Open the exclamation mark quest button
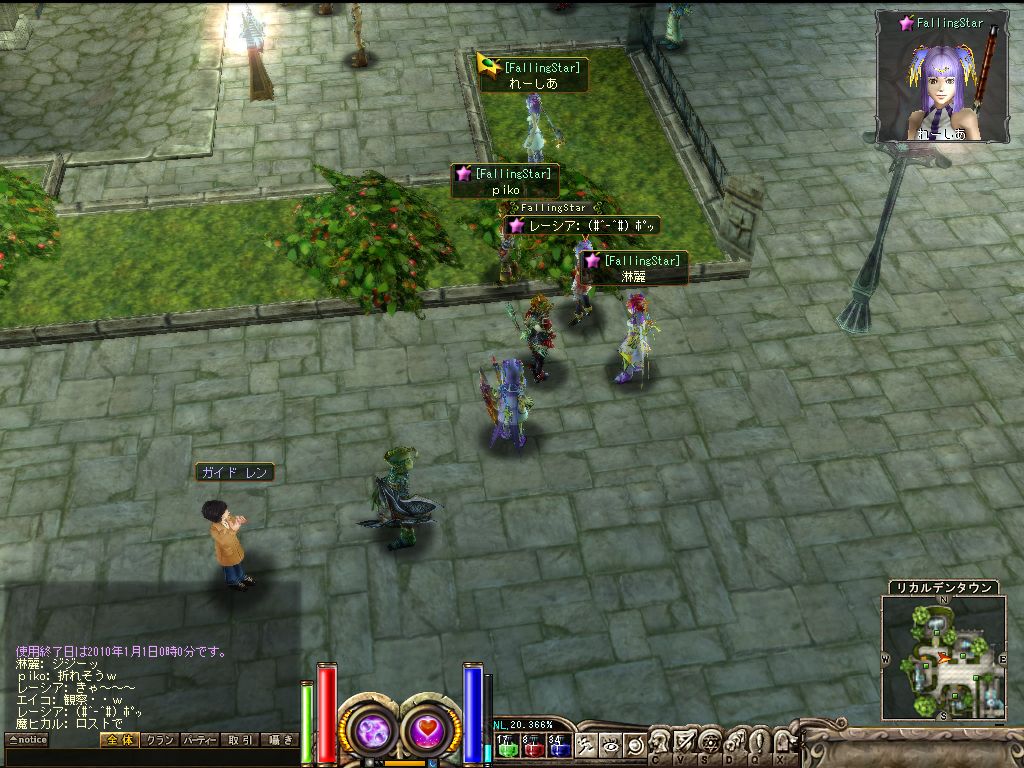 (x=757, y=743)
